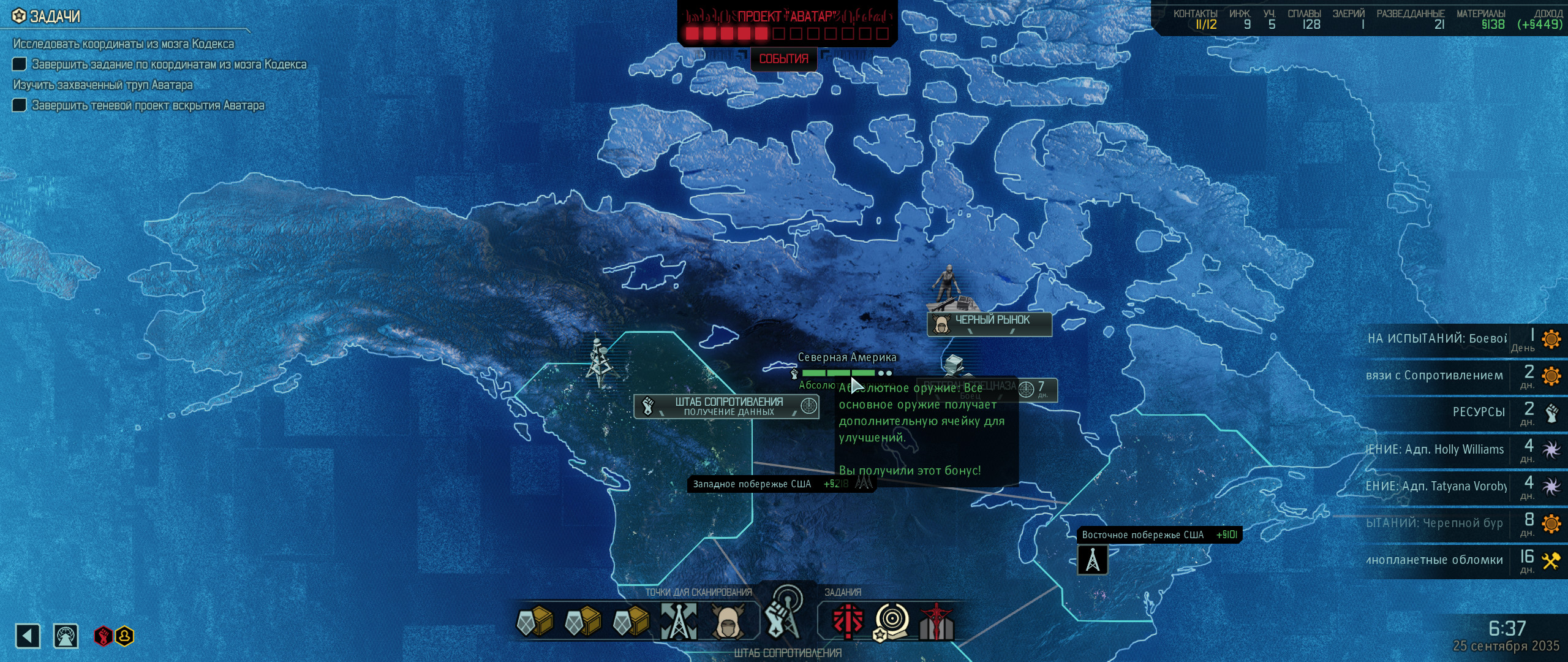Click the back arrow button
This screenshot has height=662, width=1568.
pyautogui.click(x=28, y=636)
